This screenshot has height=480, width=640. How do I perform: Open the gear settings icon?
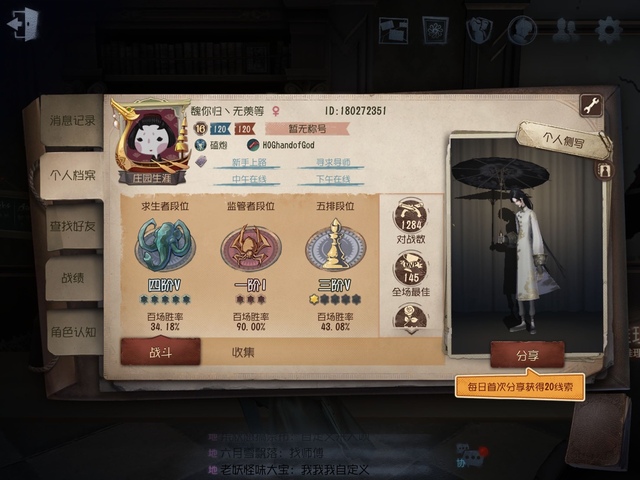pyautogui.click(x=608, y=30)
